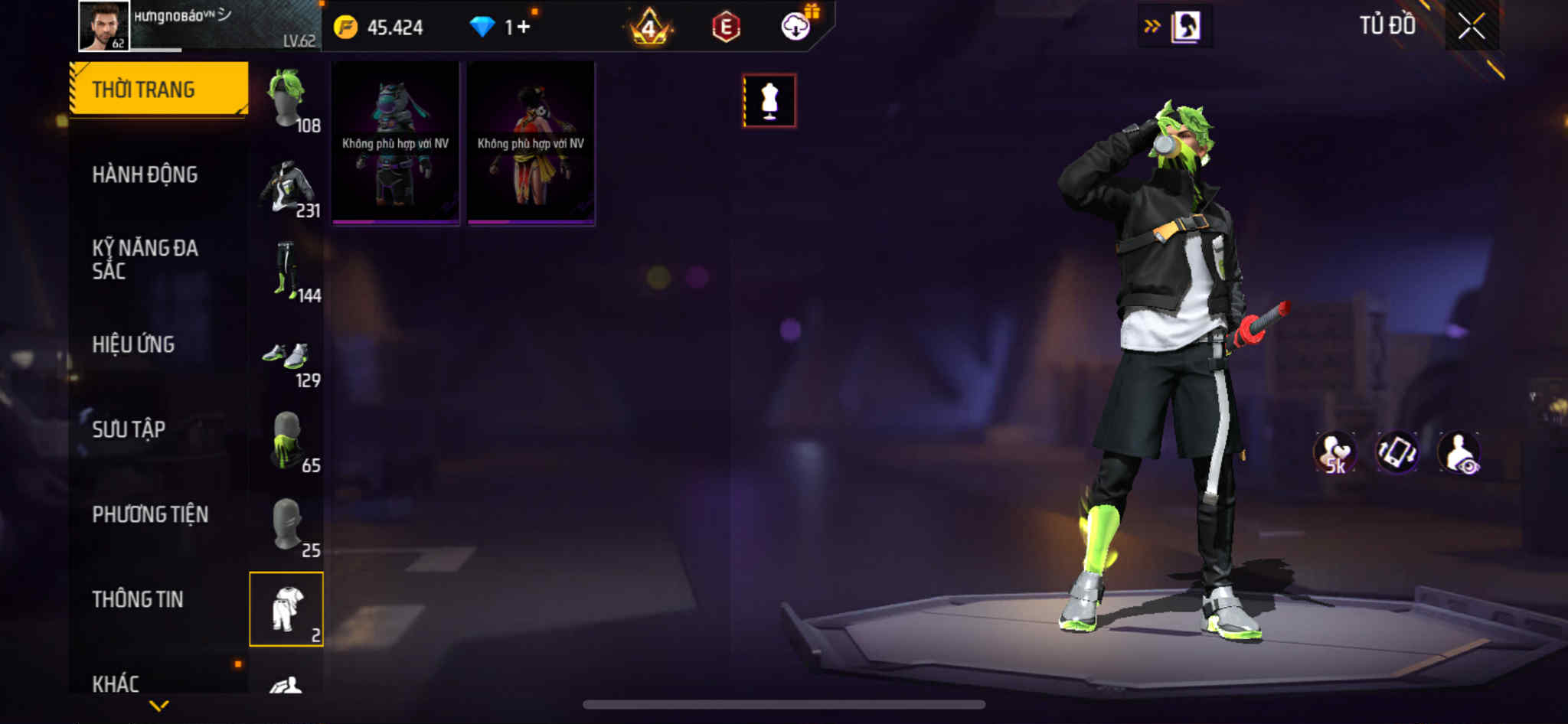The width and height of the screenshot is (1568, 724).
Task: Click the mannequin preview button
Action: (769, 100)
